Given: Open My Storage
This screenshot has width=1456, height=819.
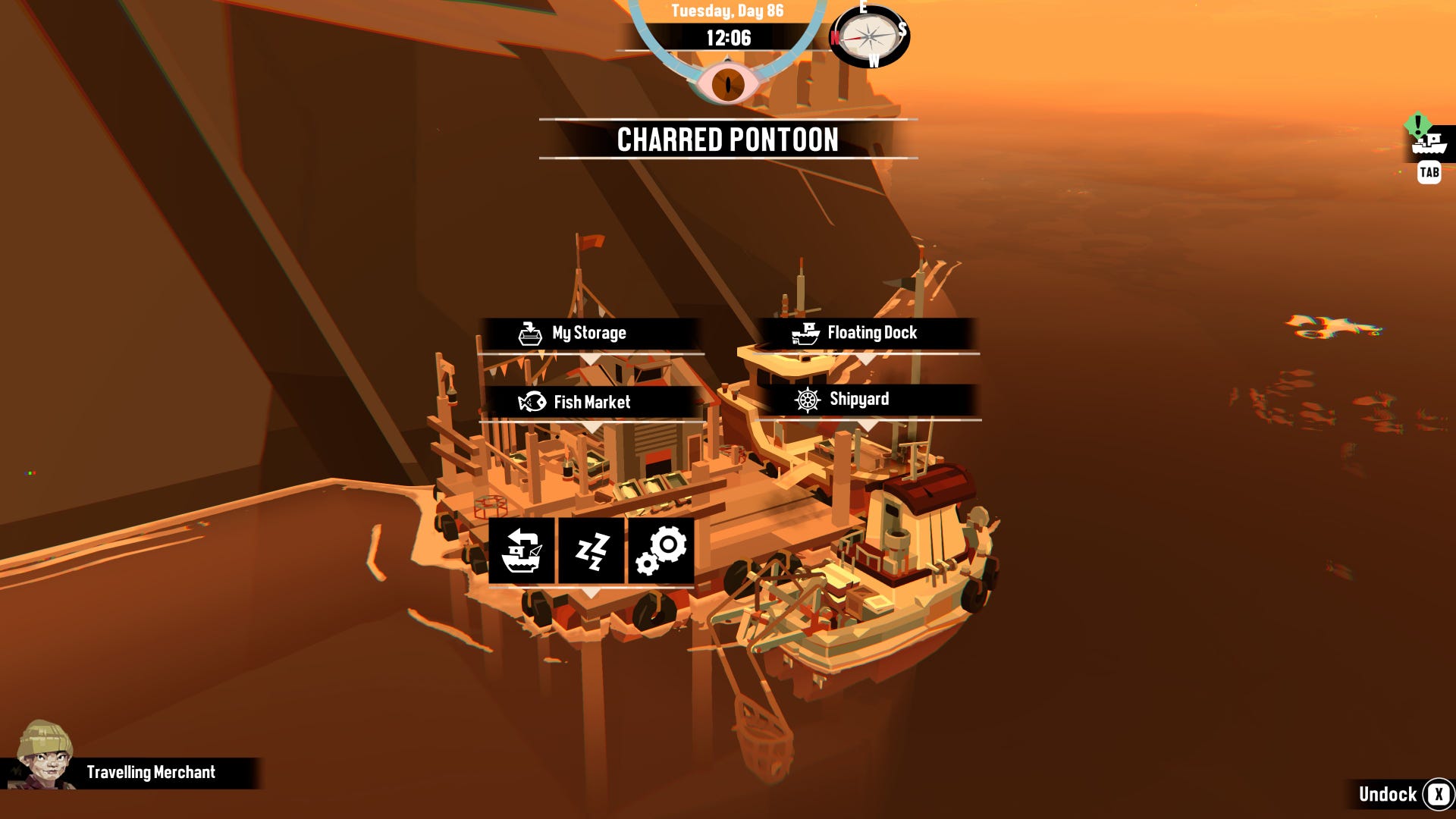Looking at the screenshot, I should (x=589, y=334).
